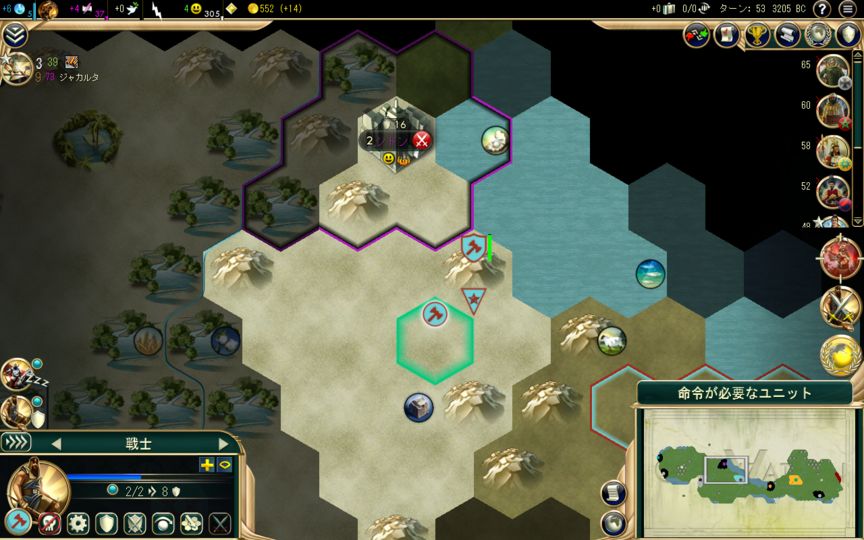Toggle the unit panel collapse chevrons
The image size is (864, 540).
17,442
